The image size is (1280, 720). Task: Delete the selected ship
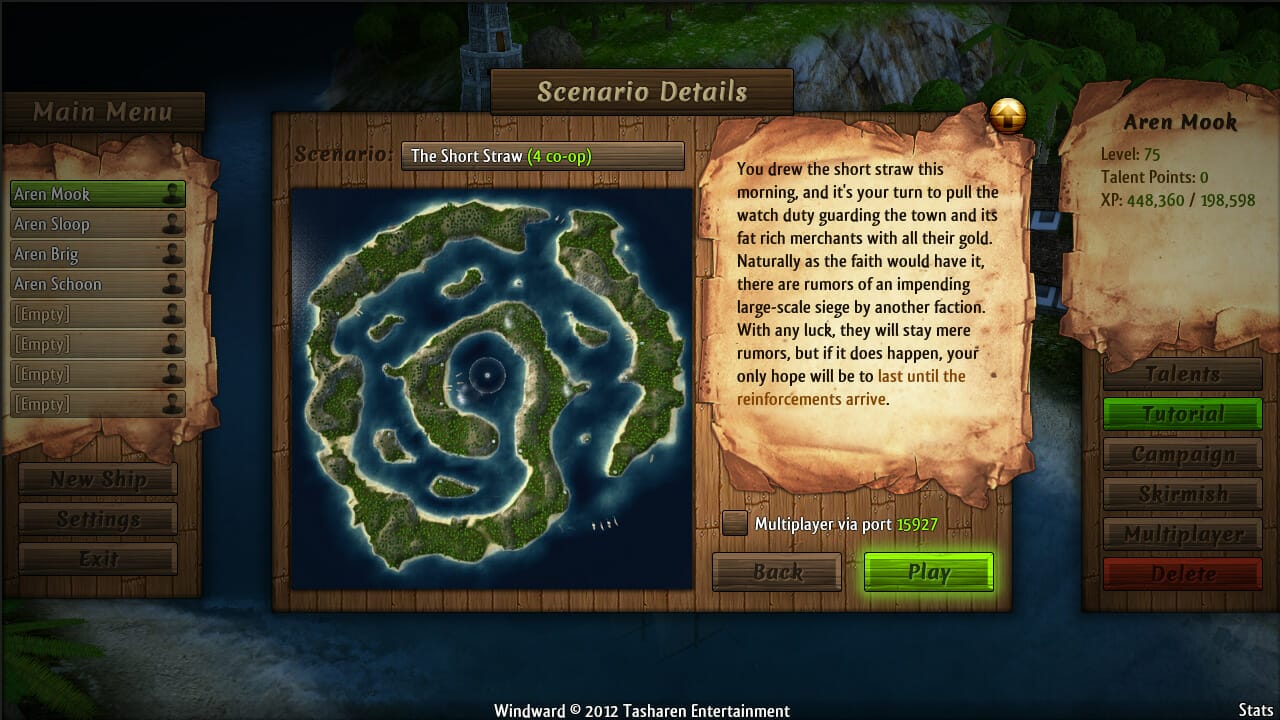1182,574
